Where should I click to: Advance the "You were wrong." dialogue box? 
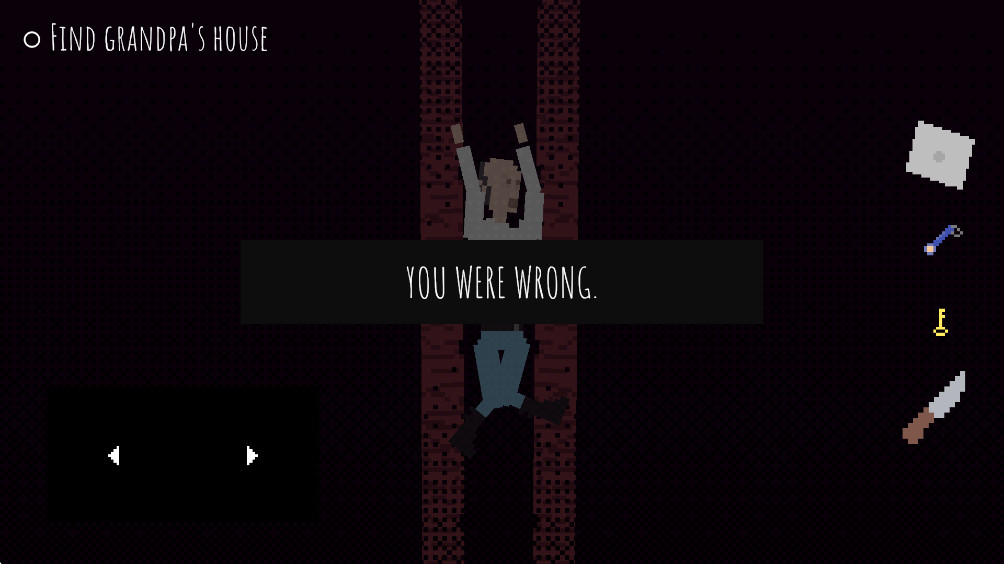point(501,282)
